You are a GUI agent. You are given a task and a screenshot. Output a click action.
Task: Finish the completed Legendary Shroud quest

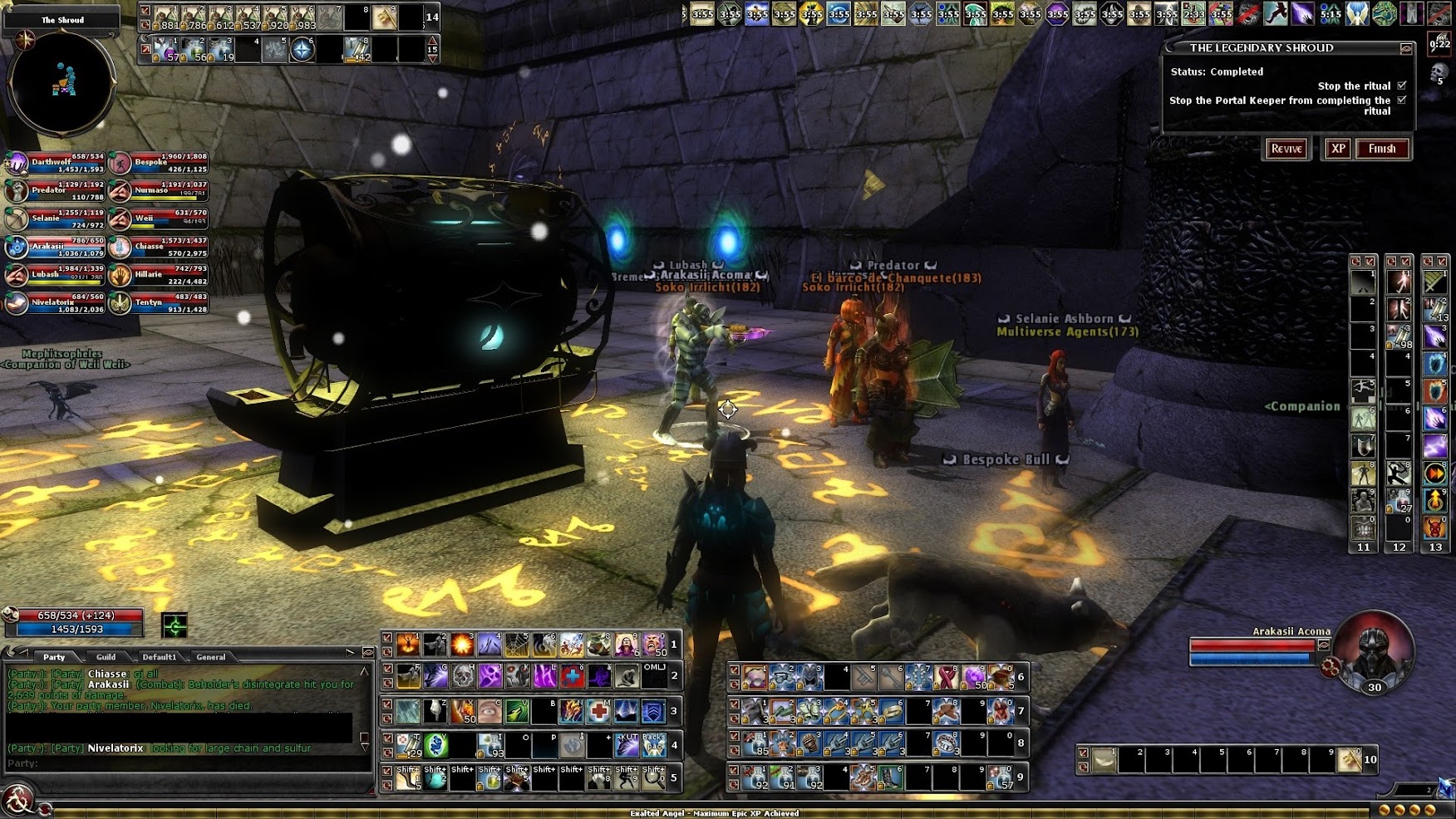[1382, 149]
